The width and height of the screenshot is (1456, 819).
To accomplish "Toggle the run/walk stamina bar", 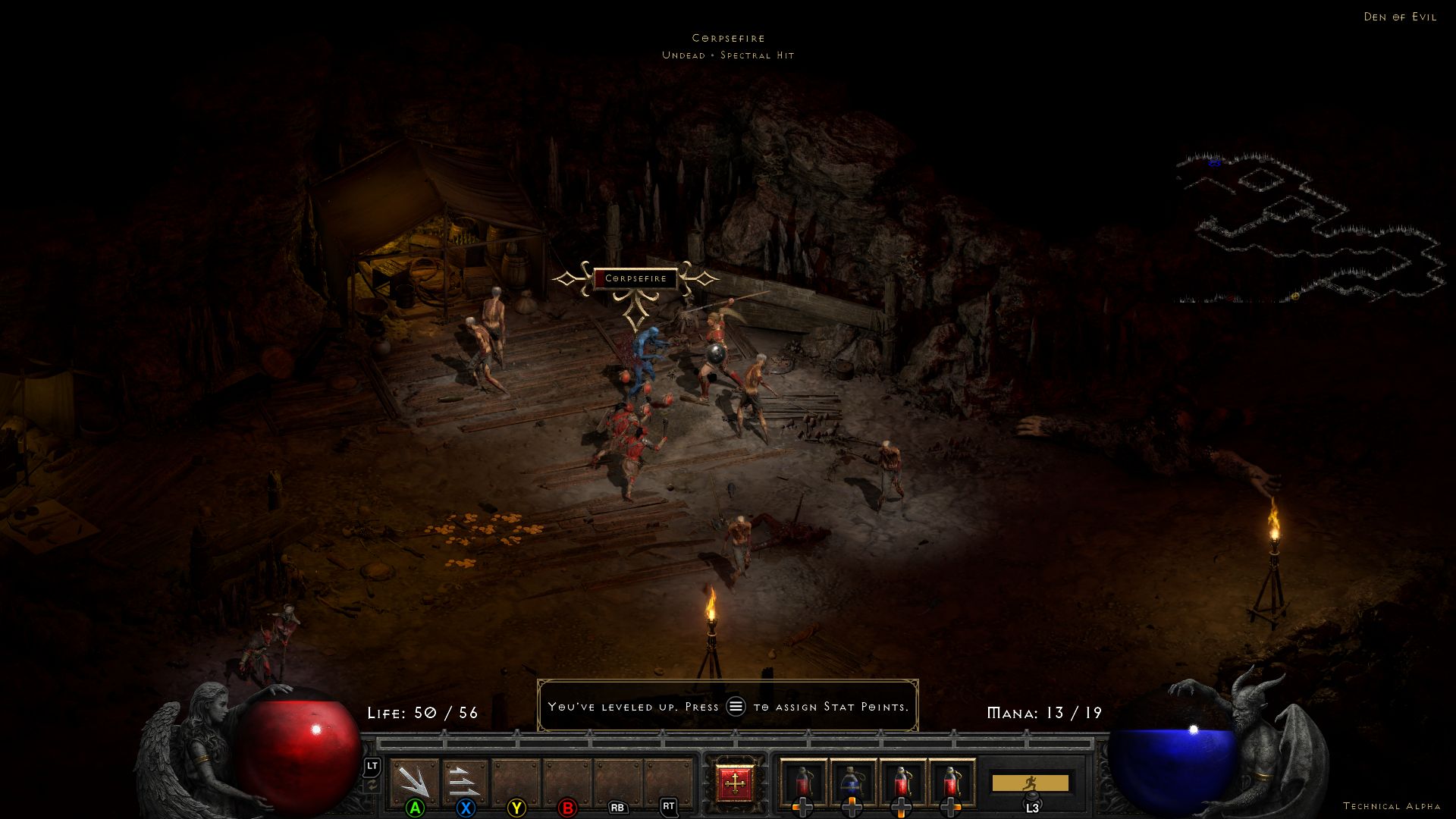I will tap(1030, 783).
